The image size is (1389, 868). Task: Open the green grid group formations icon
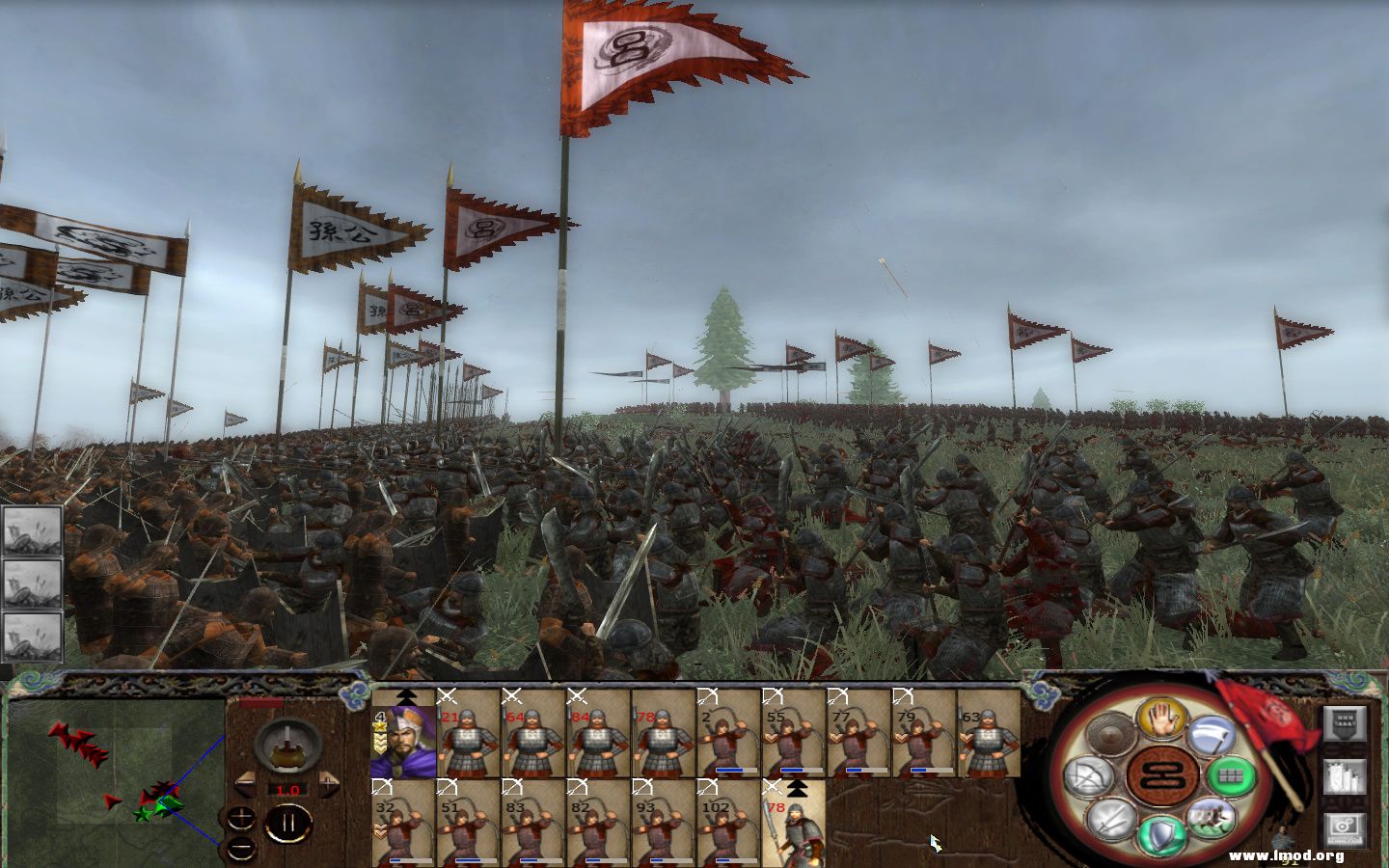pos(1229,773)
